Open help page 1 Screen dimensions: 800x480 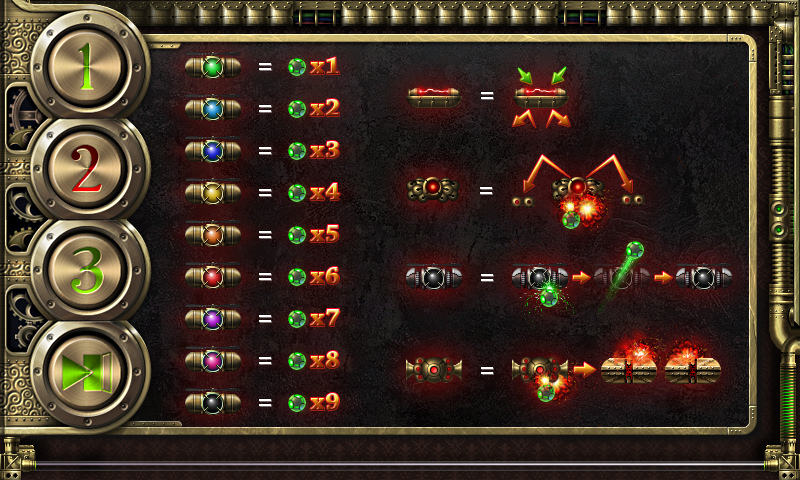pyautogui.click(x=88, y=68)
